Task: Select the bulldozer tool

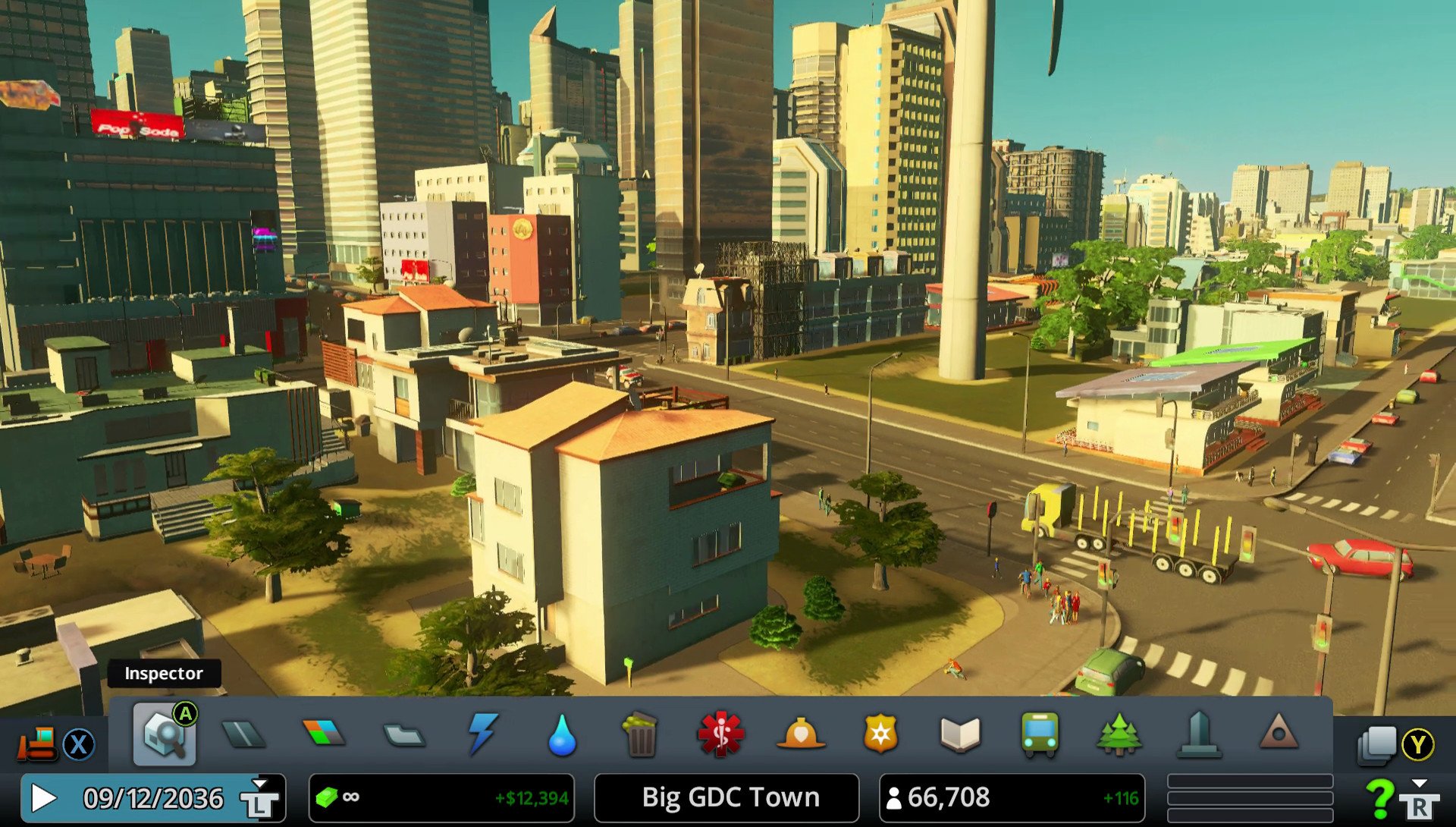Action: pos(36,744)
